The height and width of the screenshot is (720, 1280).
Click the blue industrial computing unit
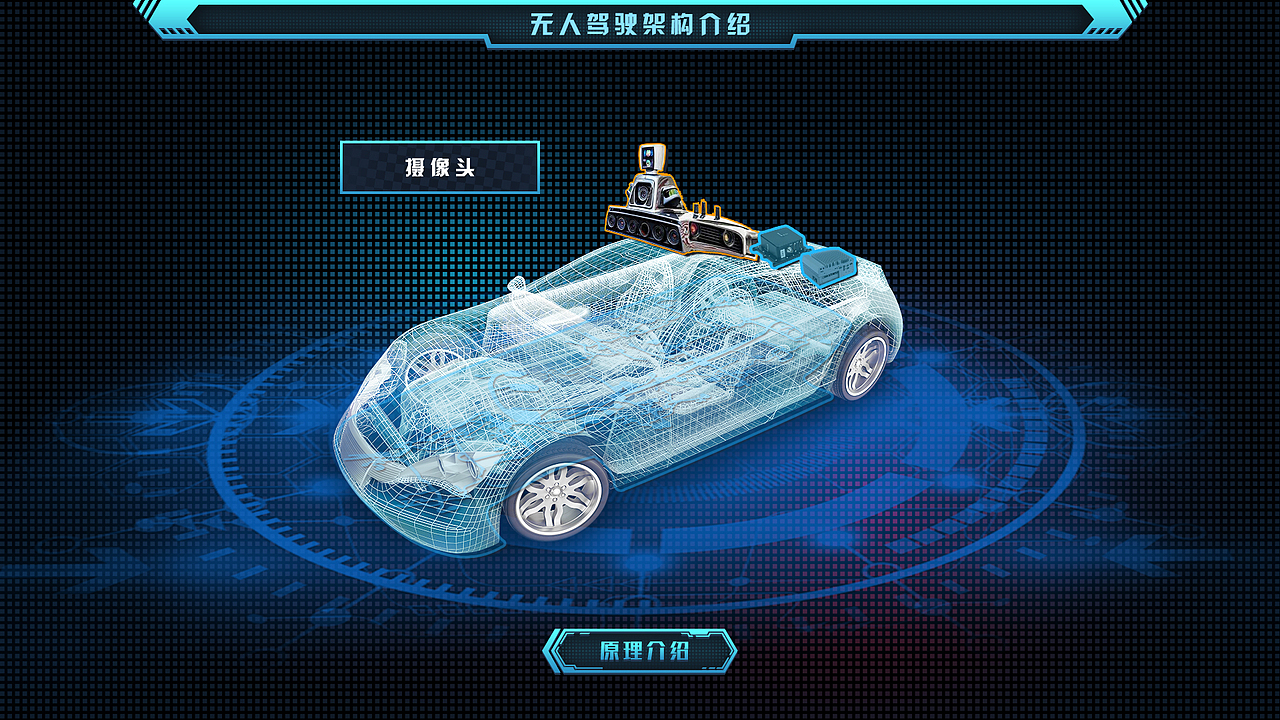[830, 268]
